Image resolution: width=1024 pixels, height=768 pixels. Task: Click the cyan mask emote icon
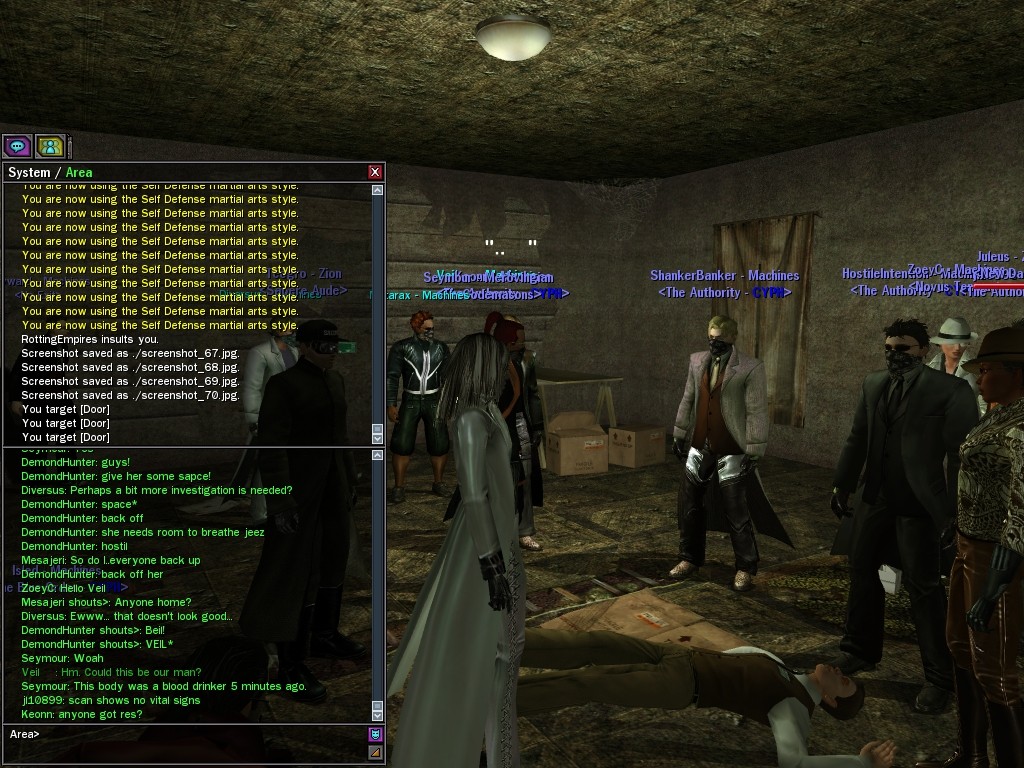[376, 735]
